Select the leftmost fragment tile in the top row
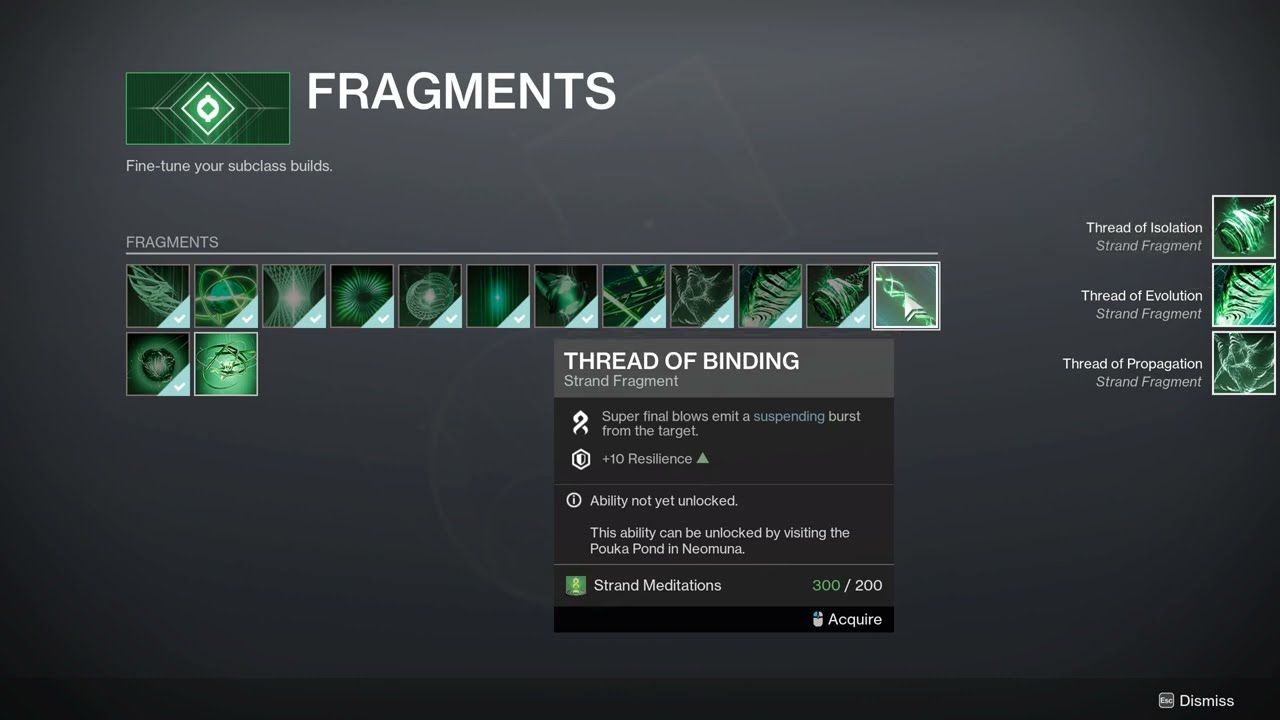Screen dimensions: 1280x720 coord(157,295)
